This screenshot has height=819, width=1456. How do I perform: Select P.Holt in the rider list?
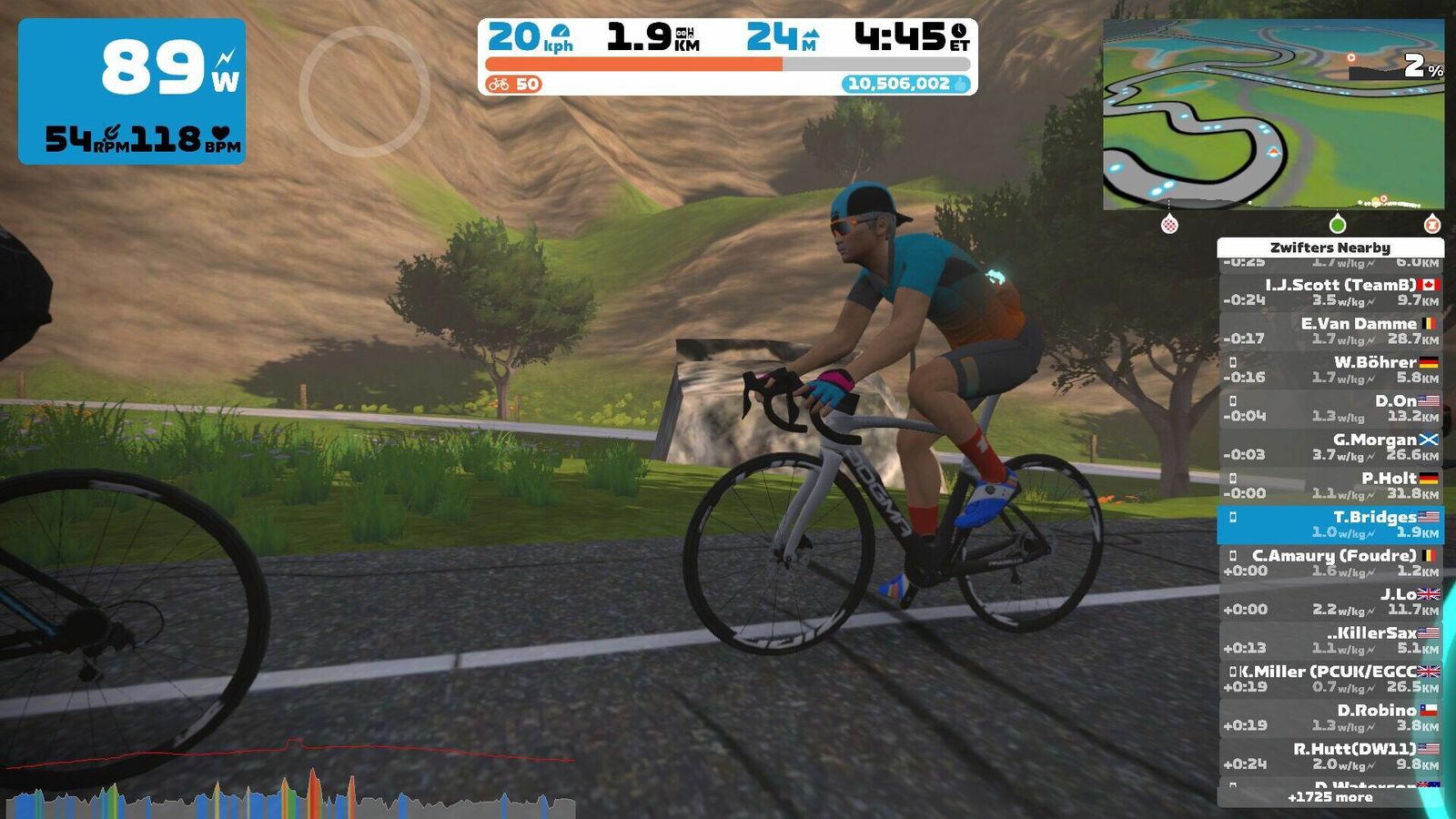(x=1330, y=486)
